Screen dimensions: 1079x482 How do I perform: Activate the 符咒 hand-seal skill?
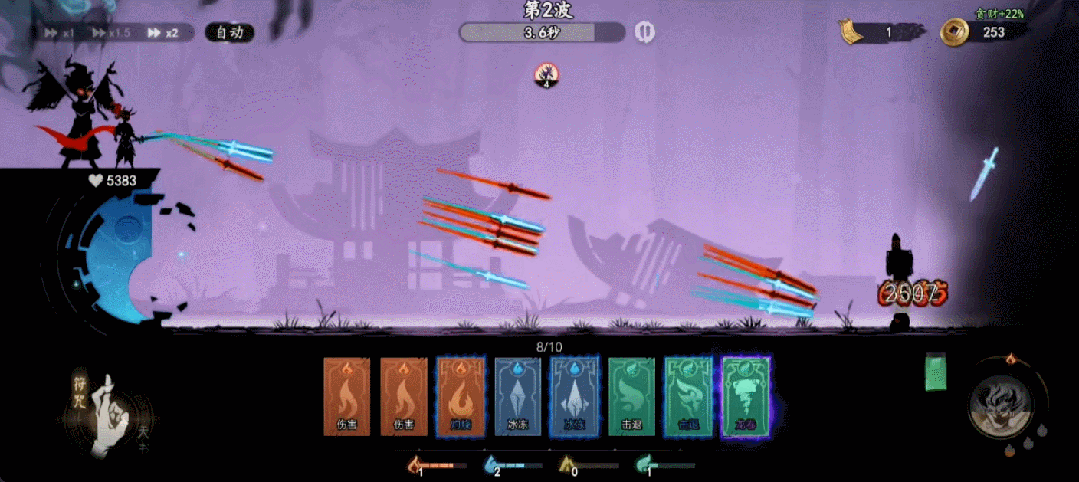[108, 410]
